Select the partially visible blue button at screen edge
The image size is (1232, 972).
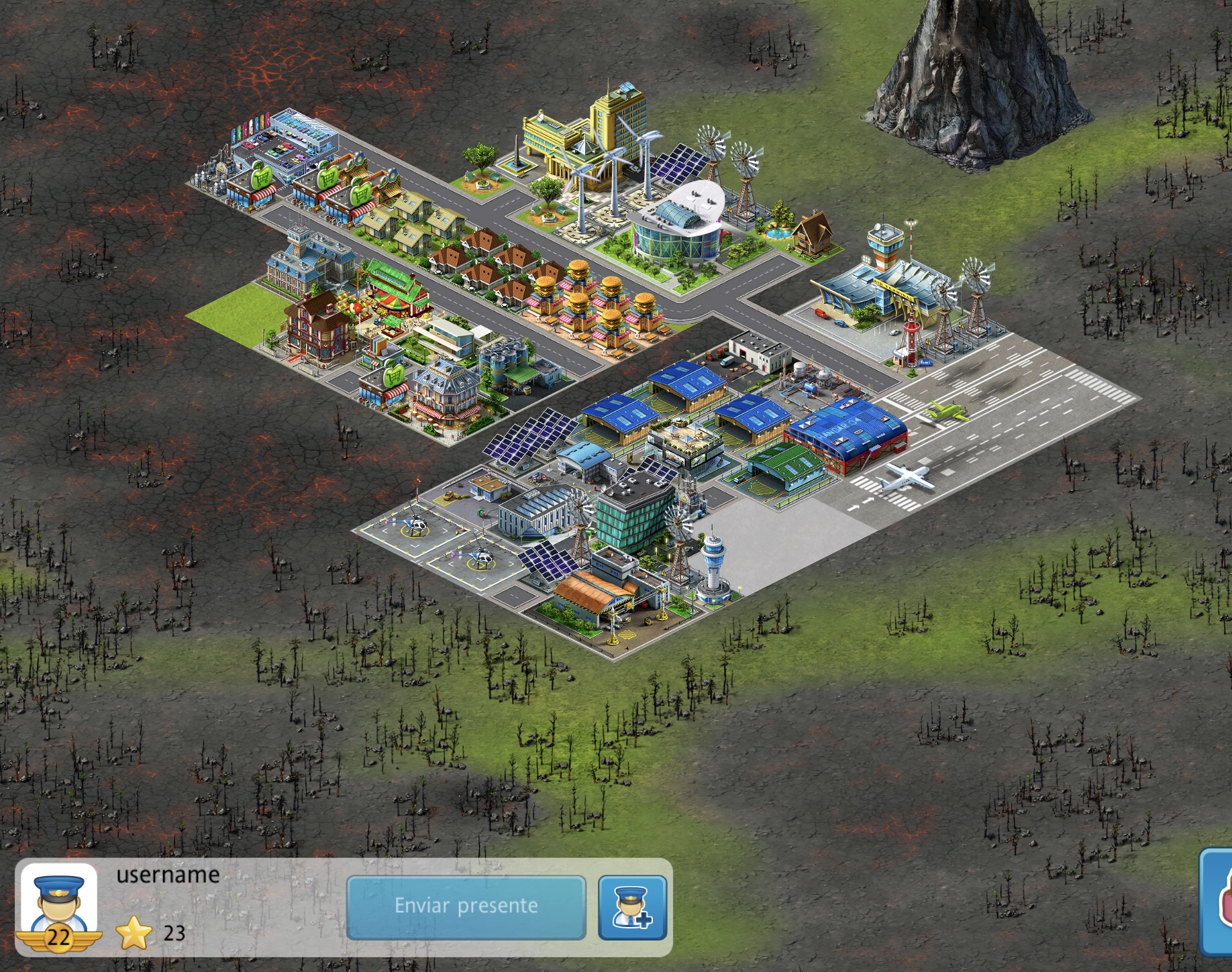point(1217,902)
